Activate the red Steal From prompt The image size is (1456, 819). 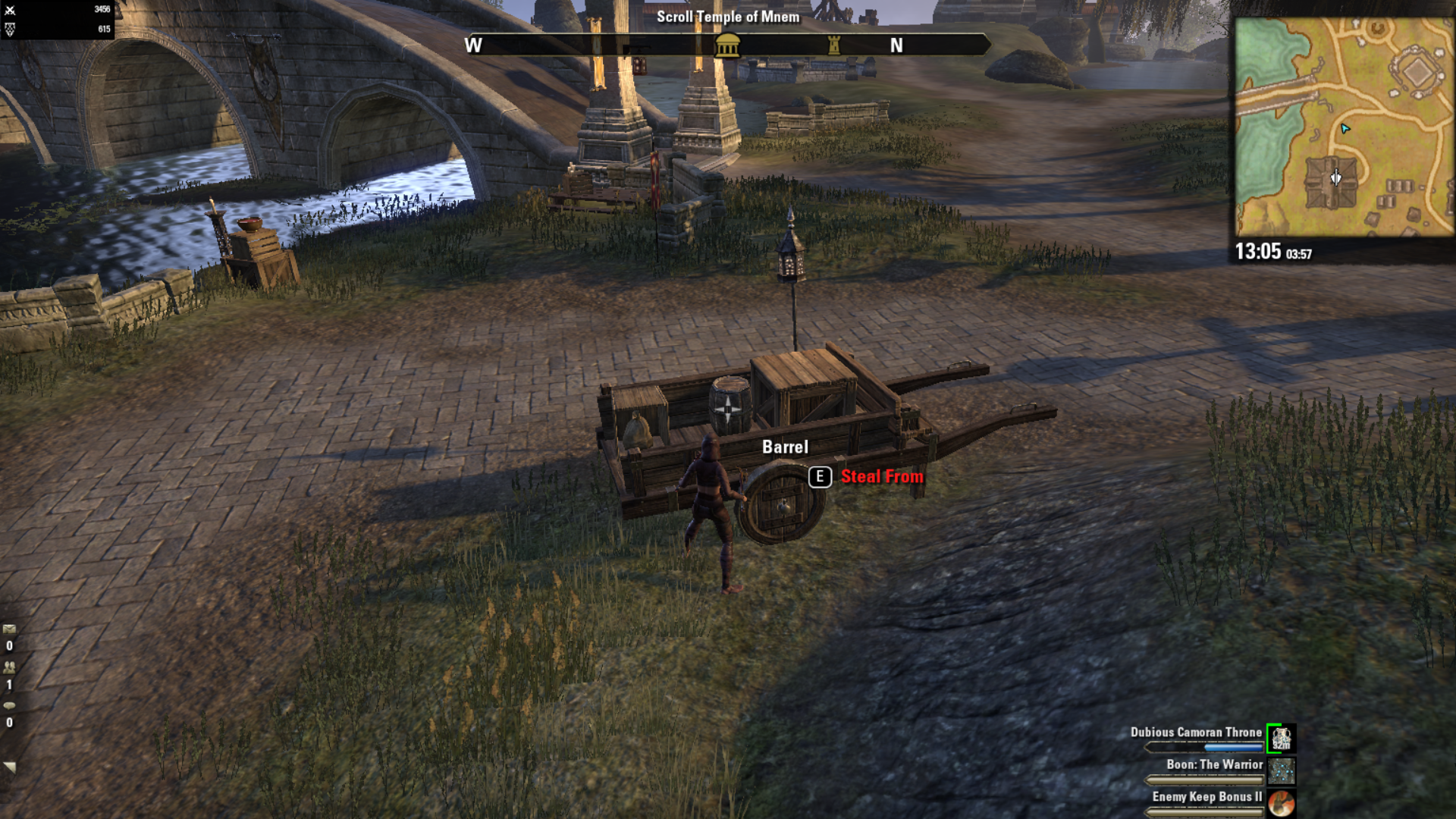coord(882,477)
